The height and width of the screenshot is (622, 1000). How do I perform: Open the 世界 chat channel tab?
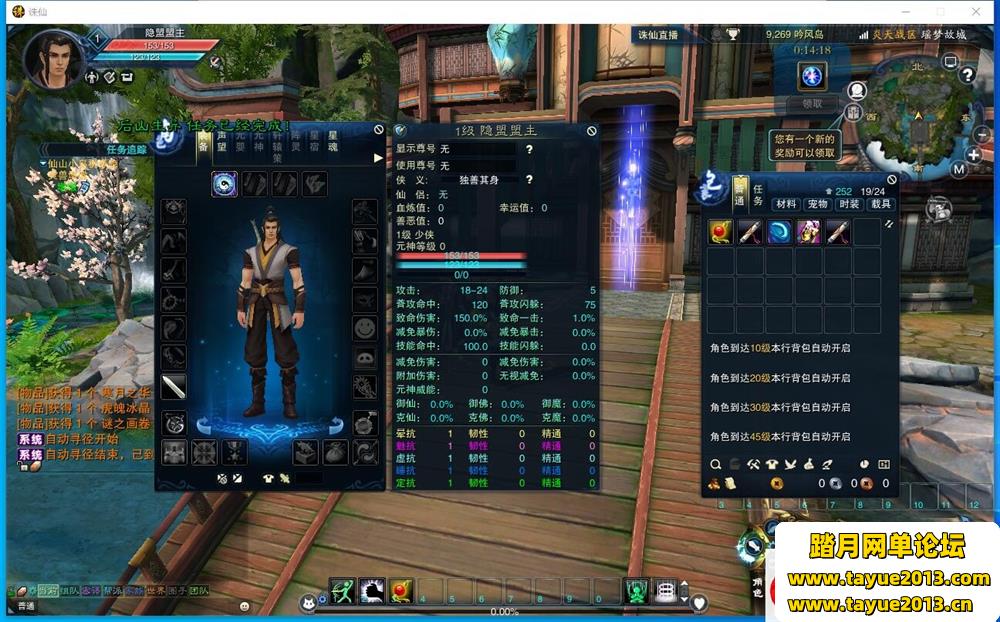coord(155,591)
